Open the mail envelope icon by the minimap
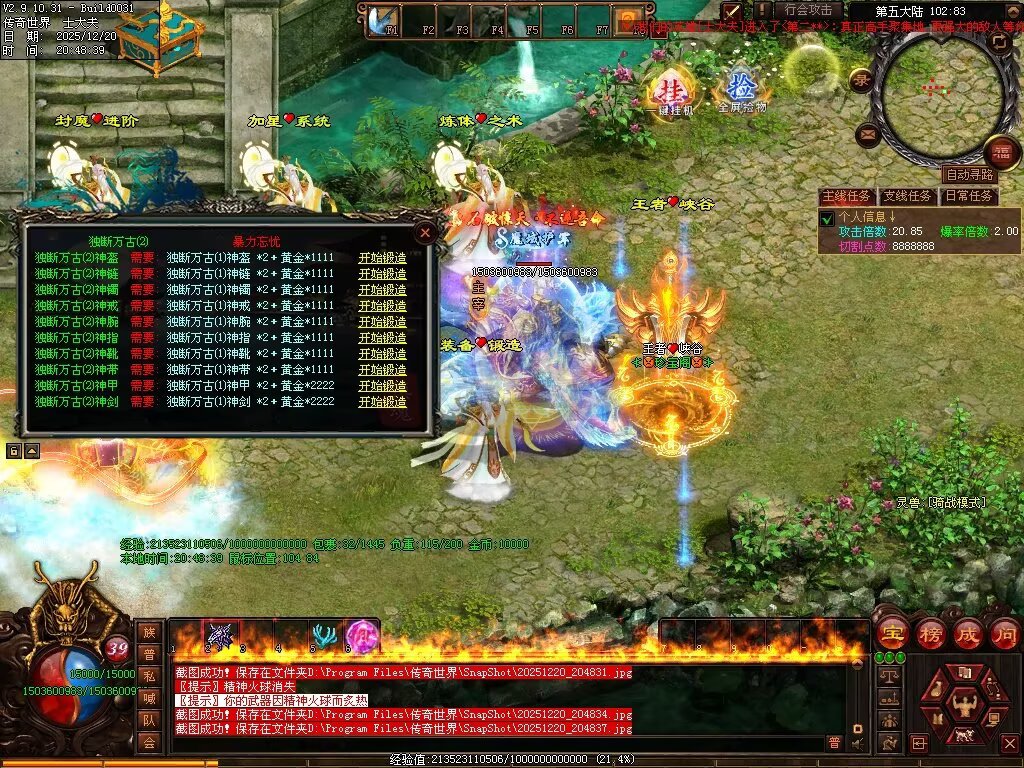The image size is (1024, 768). (x=866, y=132)
